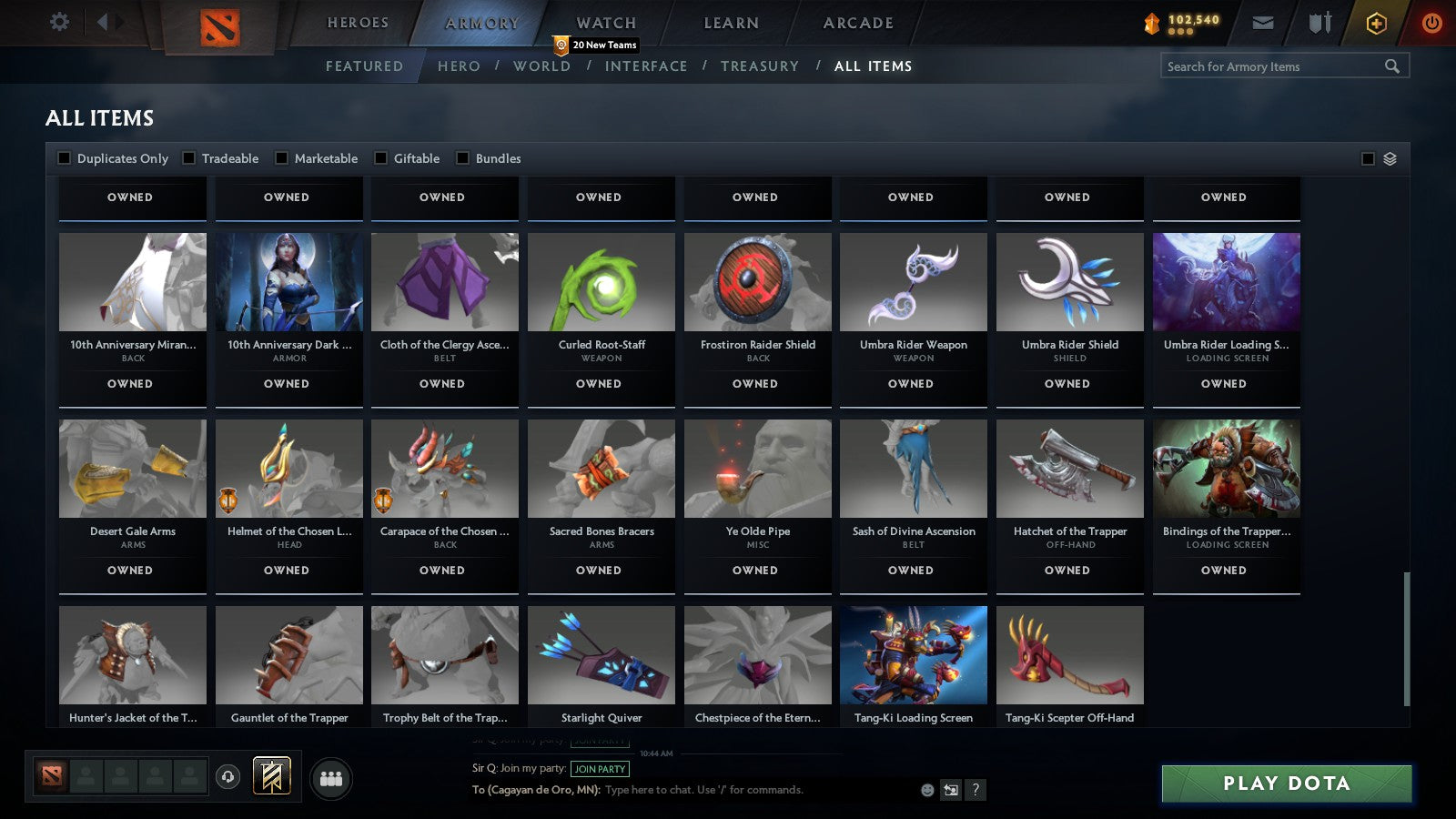Switch to the WATCH tab
The width and height of the screenshot is (1456, 819).
(605, 22)
